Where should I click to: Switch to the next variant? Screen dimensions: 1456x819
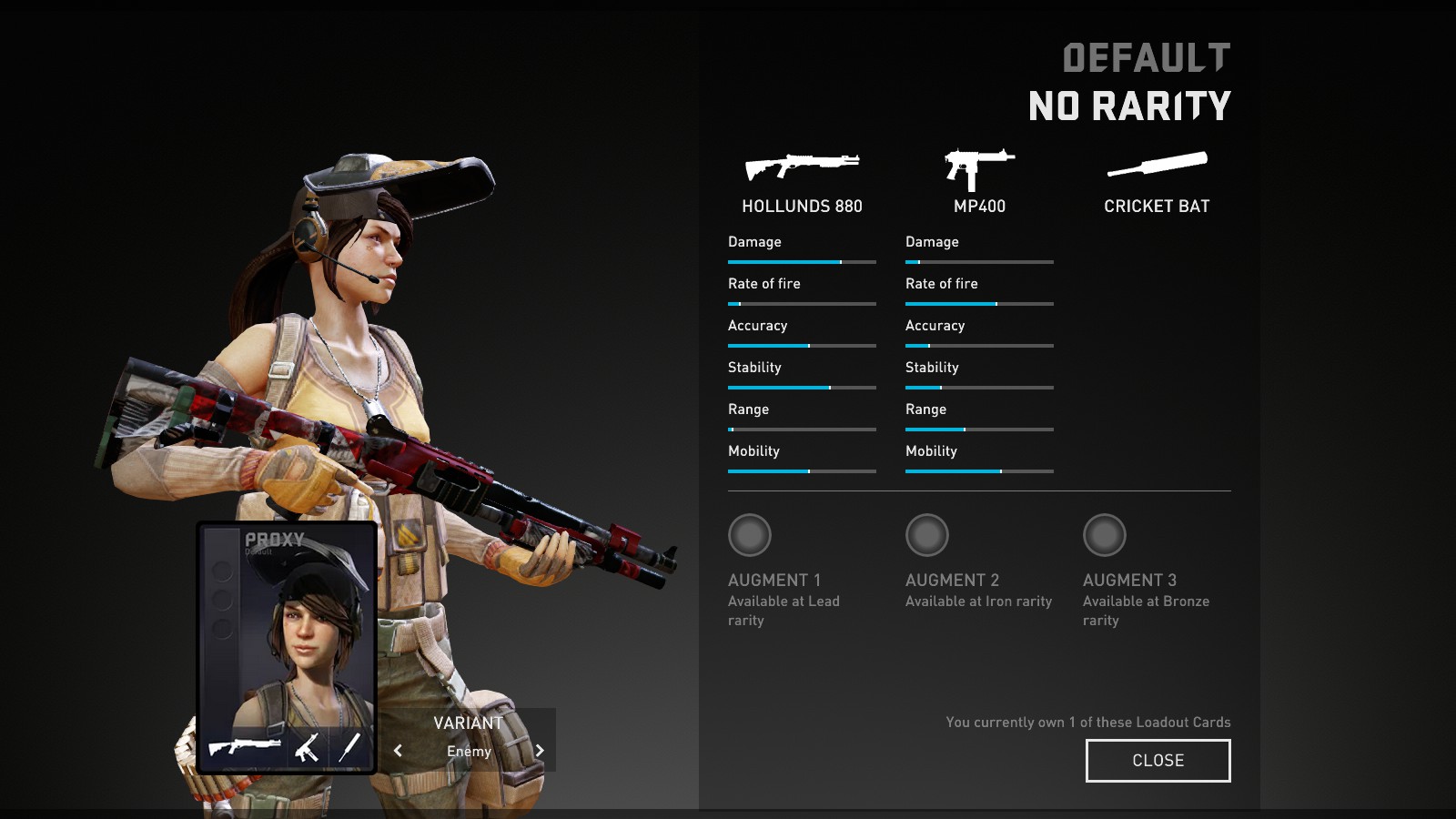click(540, 751)
